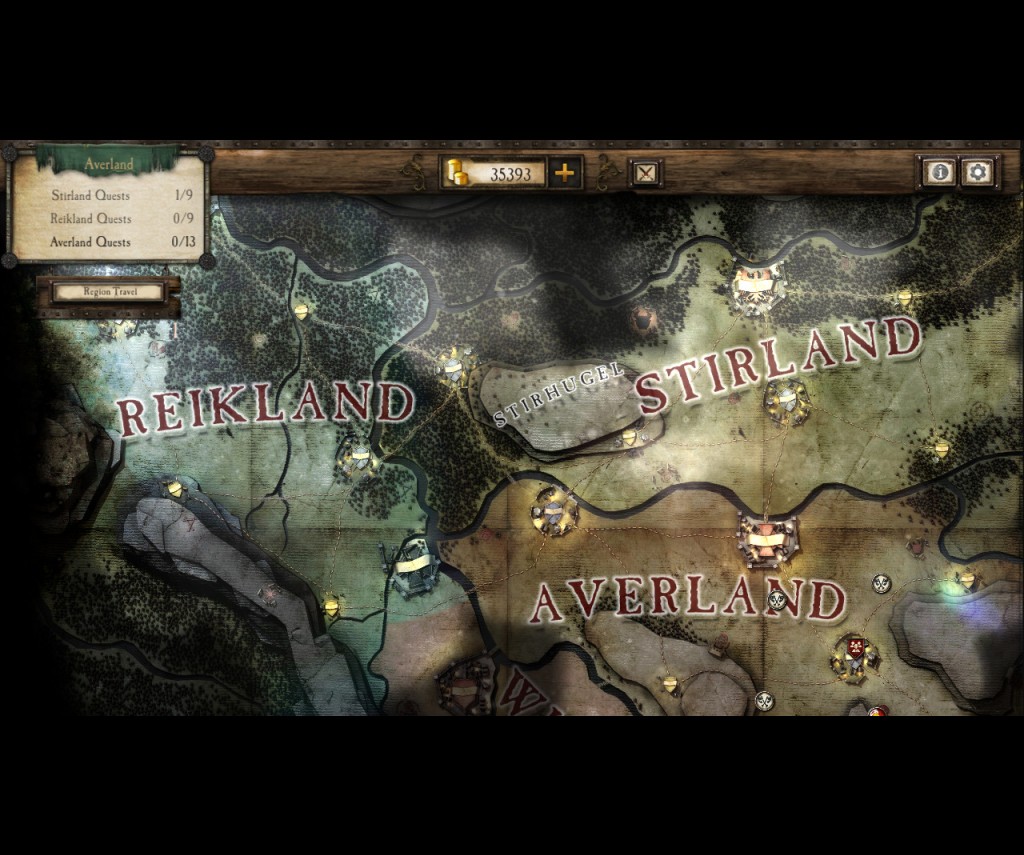Click the green Averland region banner
1024x855 pixels.
108,163
